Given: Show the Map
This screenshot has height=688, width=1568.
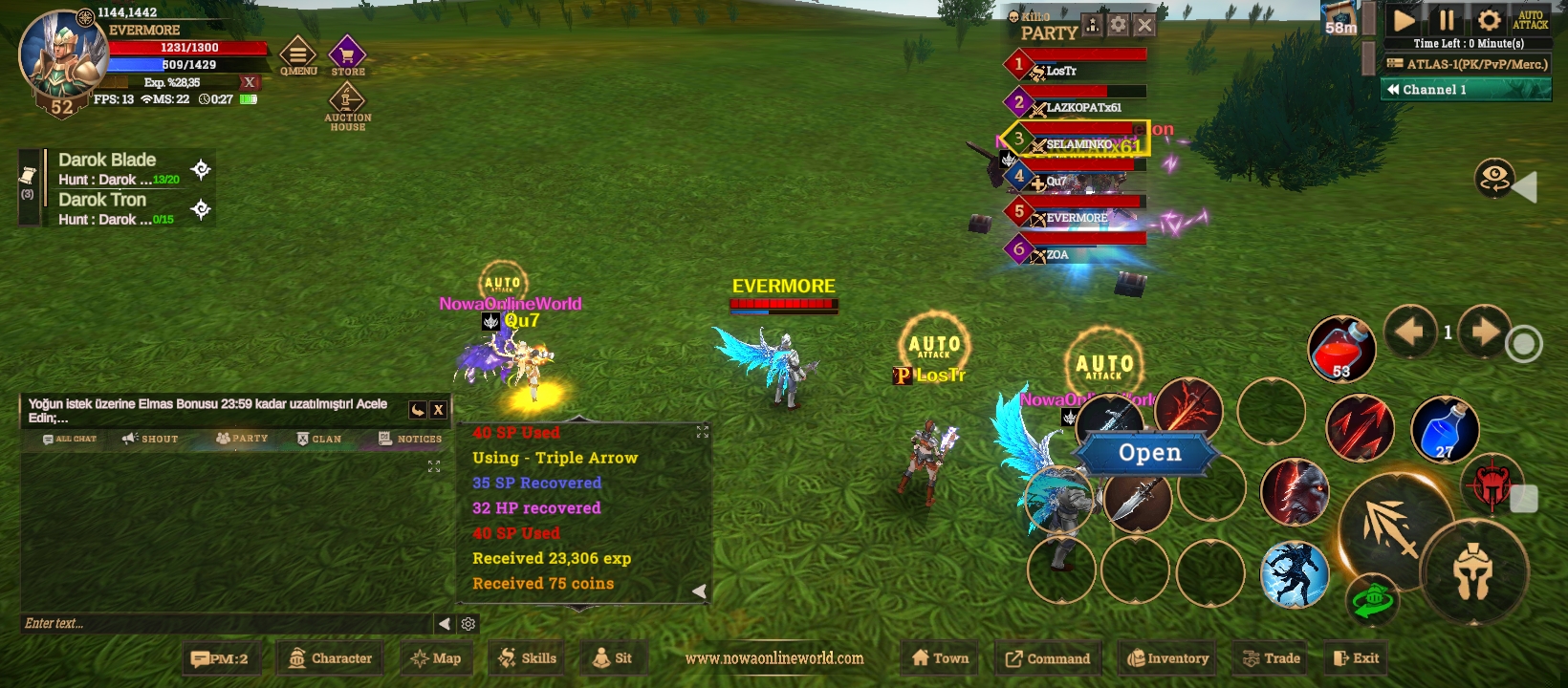Looking at the screenshot, I should [x=435, y=658].
